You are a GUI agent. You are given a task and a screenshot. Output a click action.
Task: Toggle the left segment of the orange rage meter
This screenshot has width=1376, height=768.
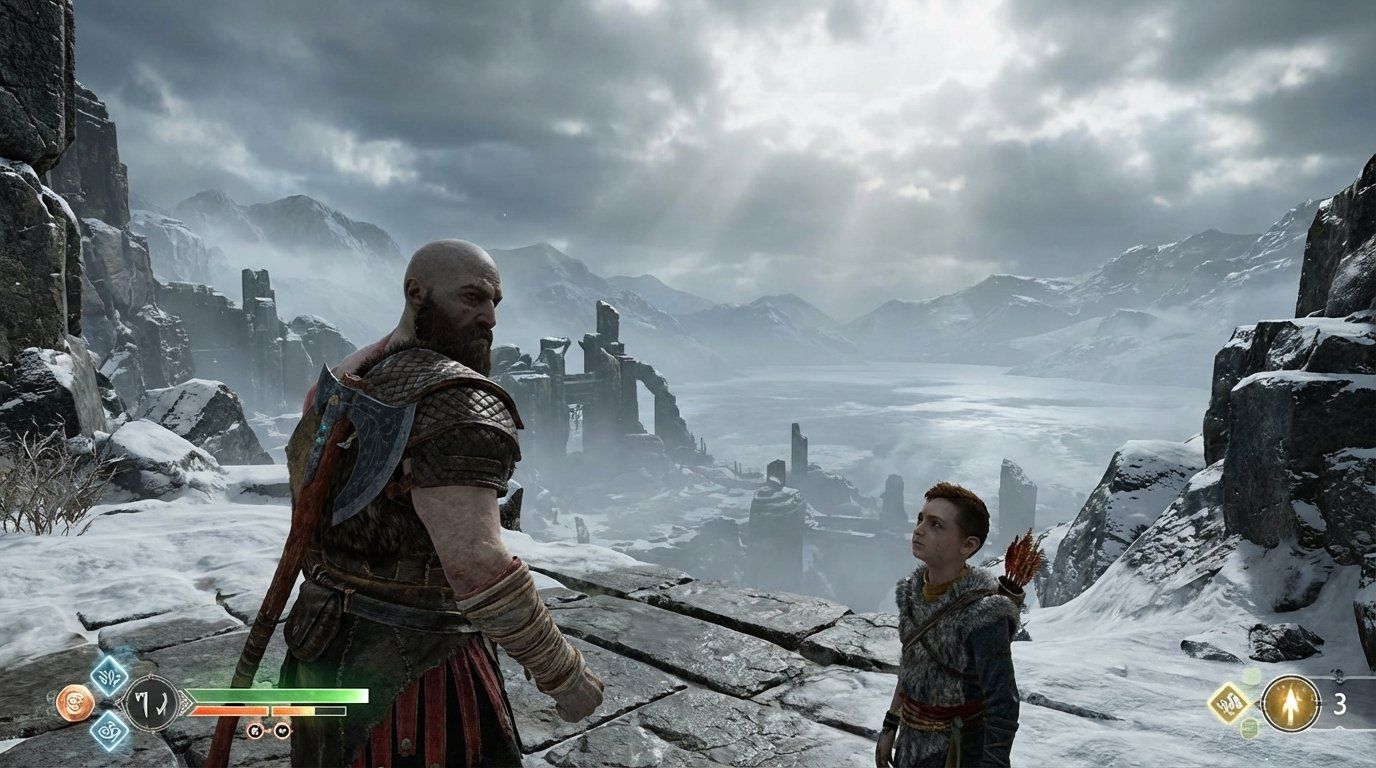[229, 710]
